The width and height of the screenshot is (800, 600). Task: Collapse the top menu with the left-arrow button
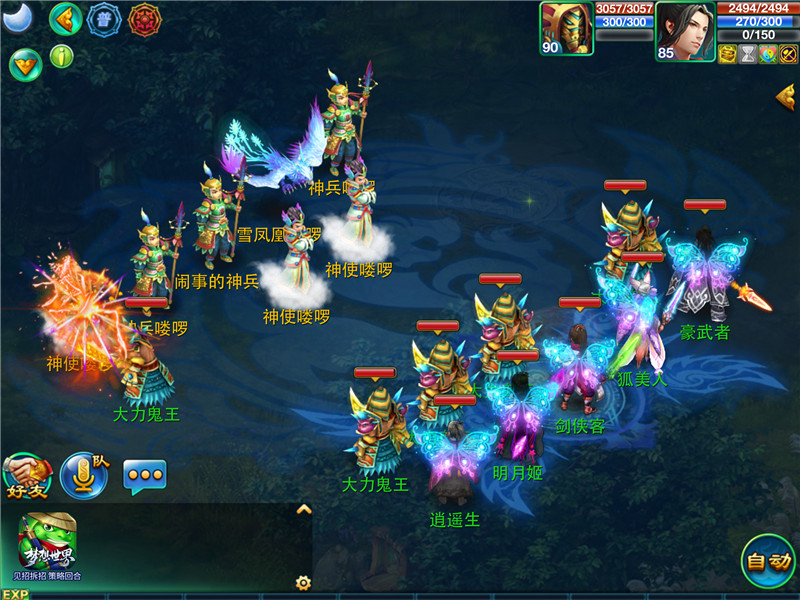coord(66,18)
